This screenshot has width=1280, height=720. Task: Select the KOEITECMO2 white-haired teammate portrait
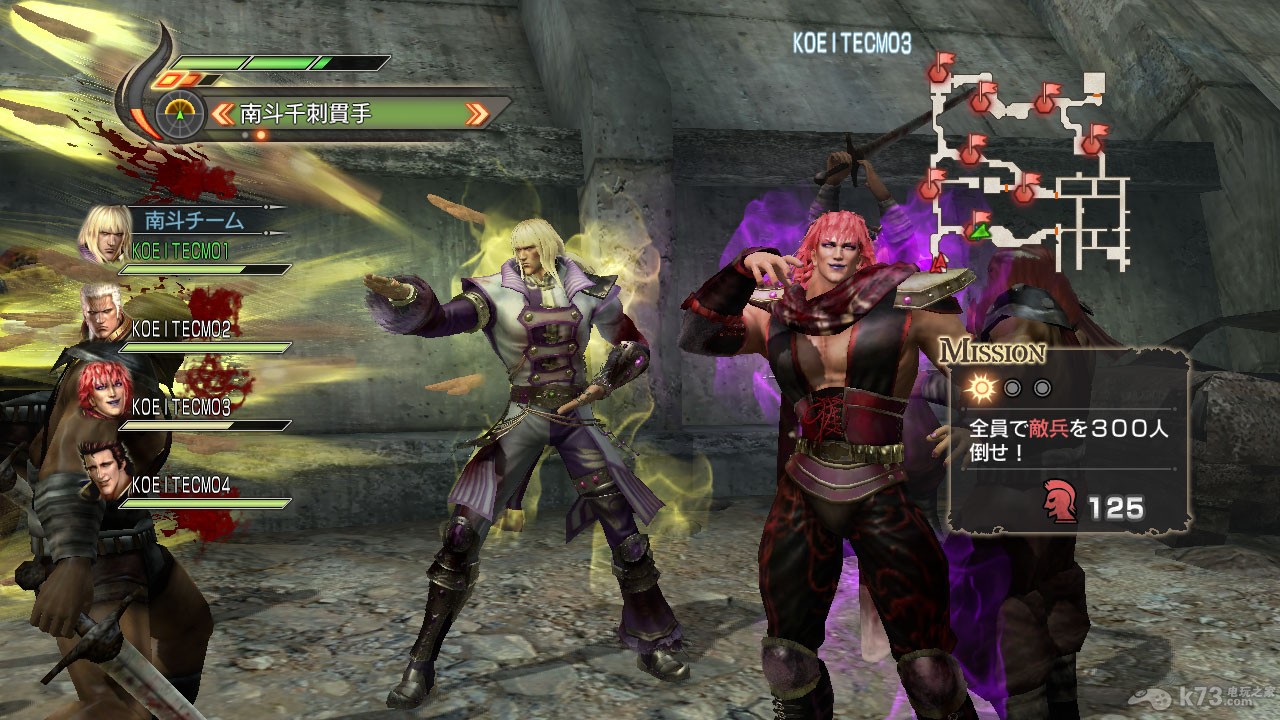coord(105,312)
